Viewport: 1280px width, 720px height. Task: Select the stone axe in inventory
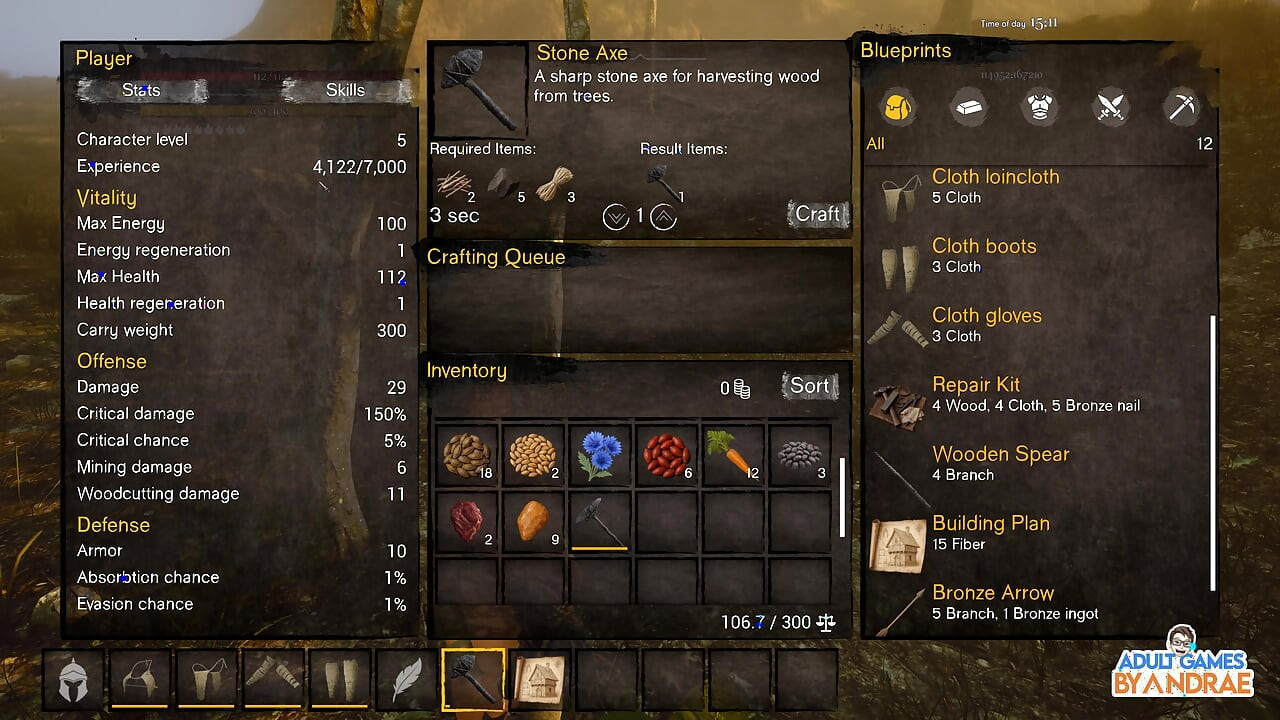point(600,521)
